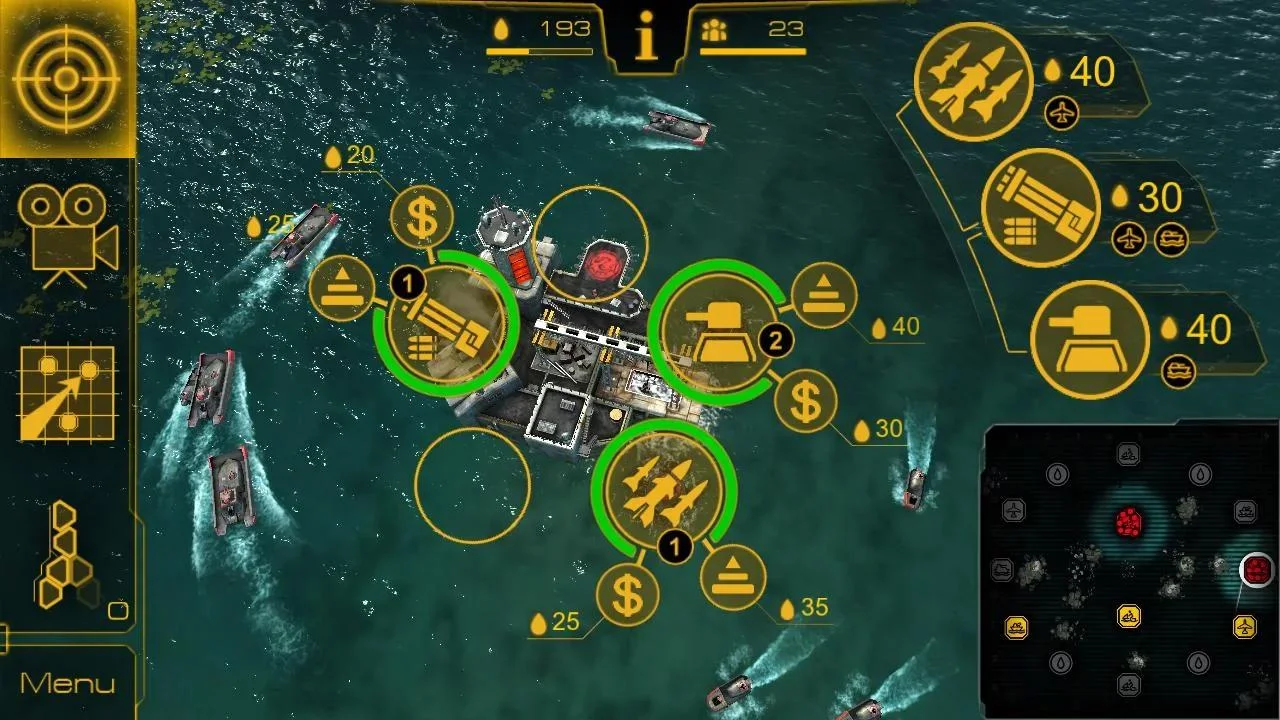Choose the heavy cannon tower costing 40

tap(1090, 337)
